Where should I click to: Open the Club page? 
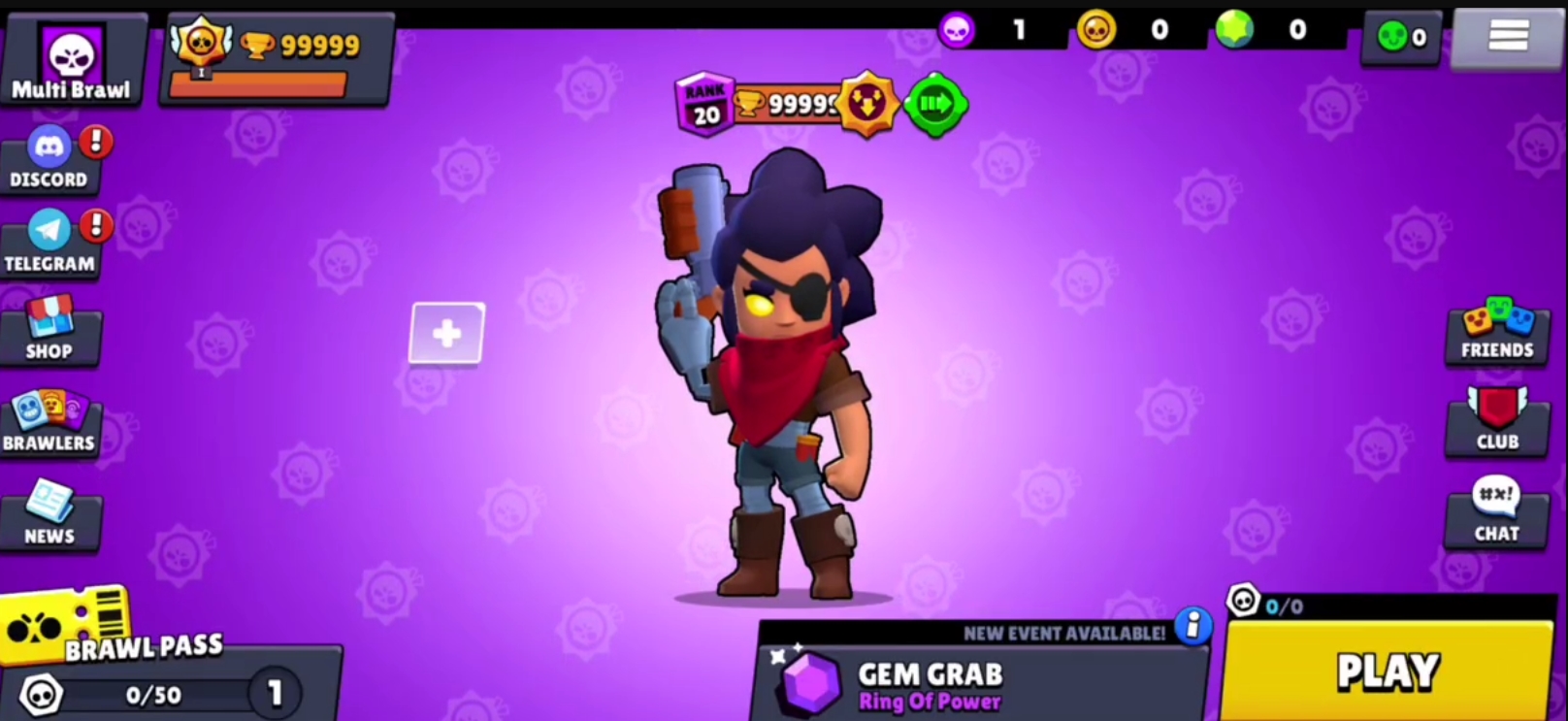(1497, 421)
